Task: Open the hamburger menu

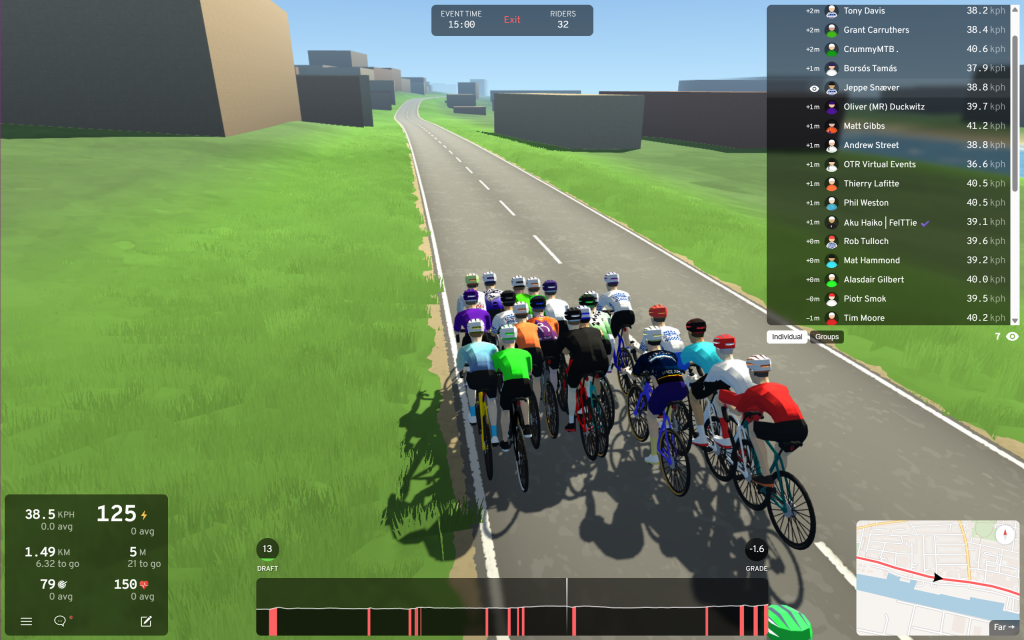Action: 26,621
